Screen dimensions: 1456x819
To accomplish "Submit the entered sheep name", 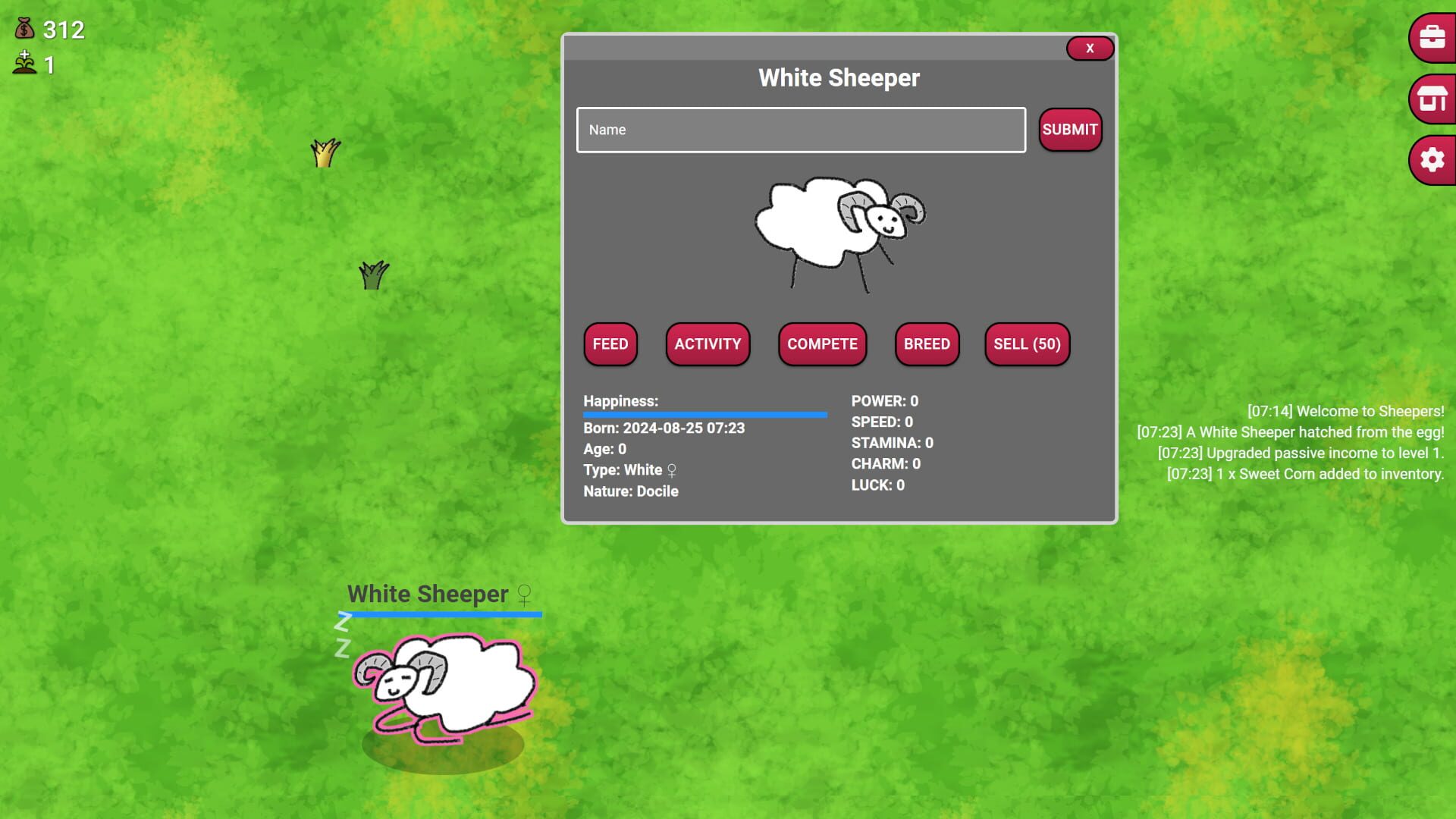I will coord(1069,130).
